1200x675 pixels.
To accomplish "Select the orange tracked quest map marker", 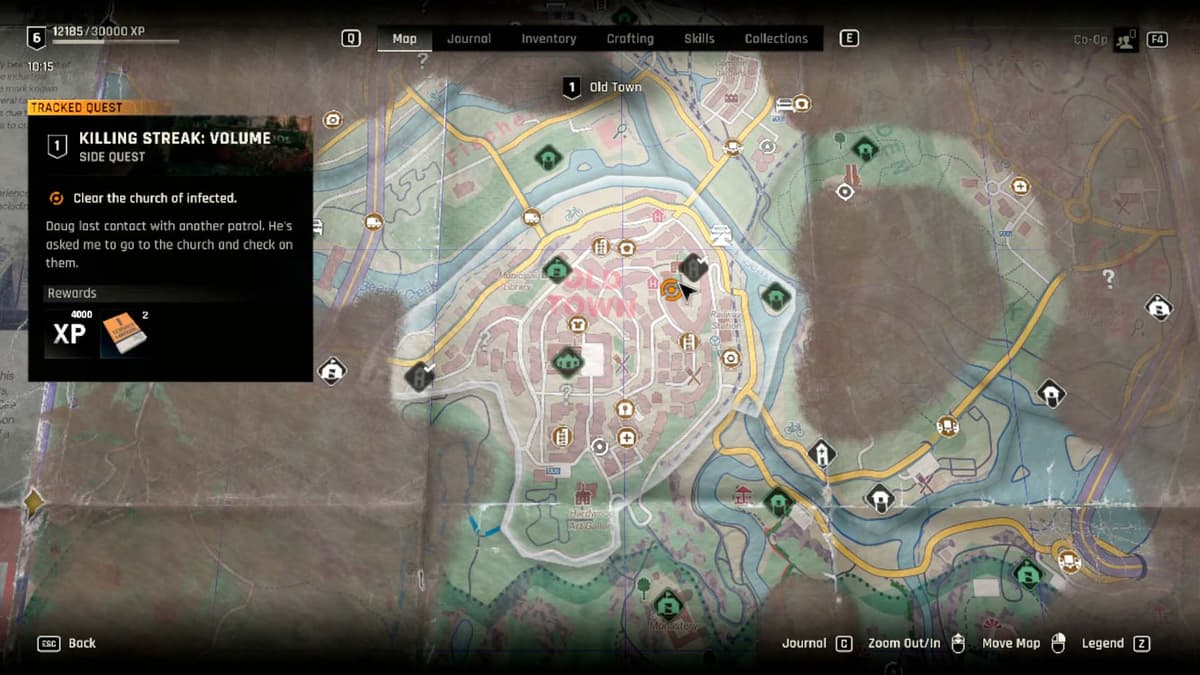I will pyautogui.click(x=671, y=290).
